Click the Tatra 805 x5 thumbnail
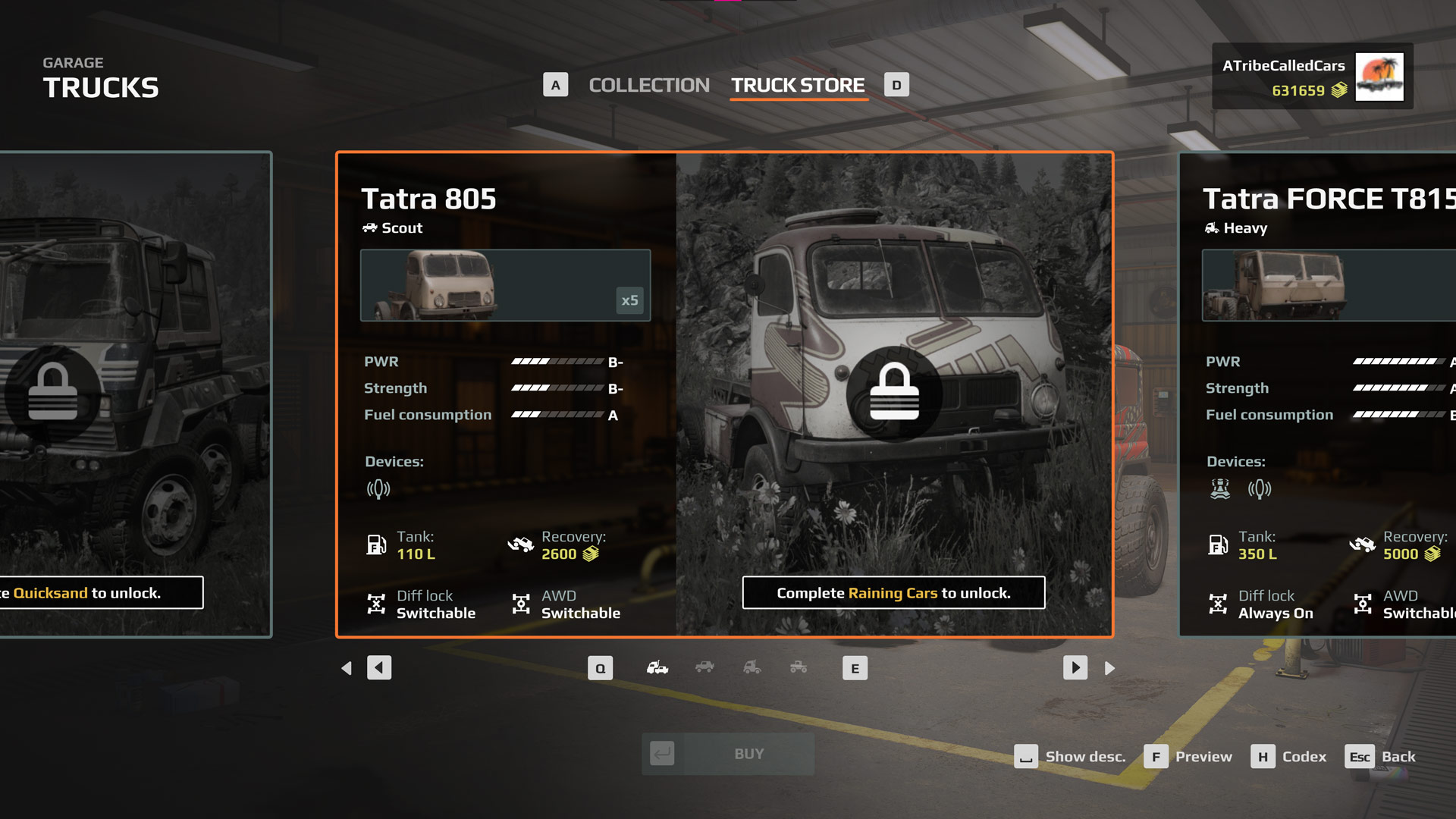 (x=505, y=285)
